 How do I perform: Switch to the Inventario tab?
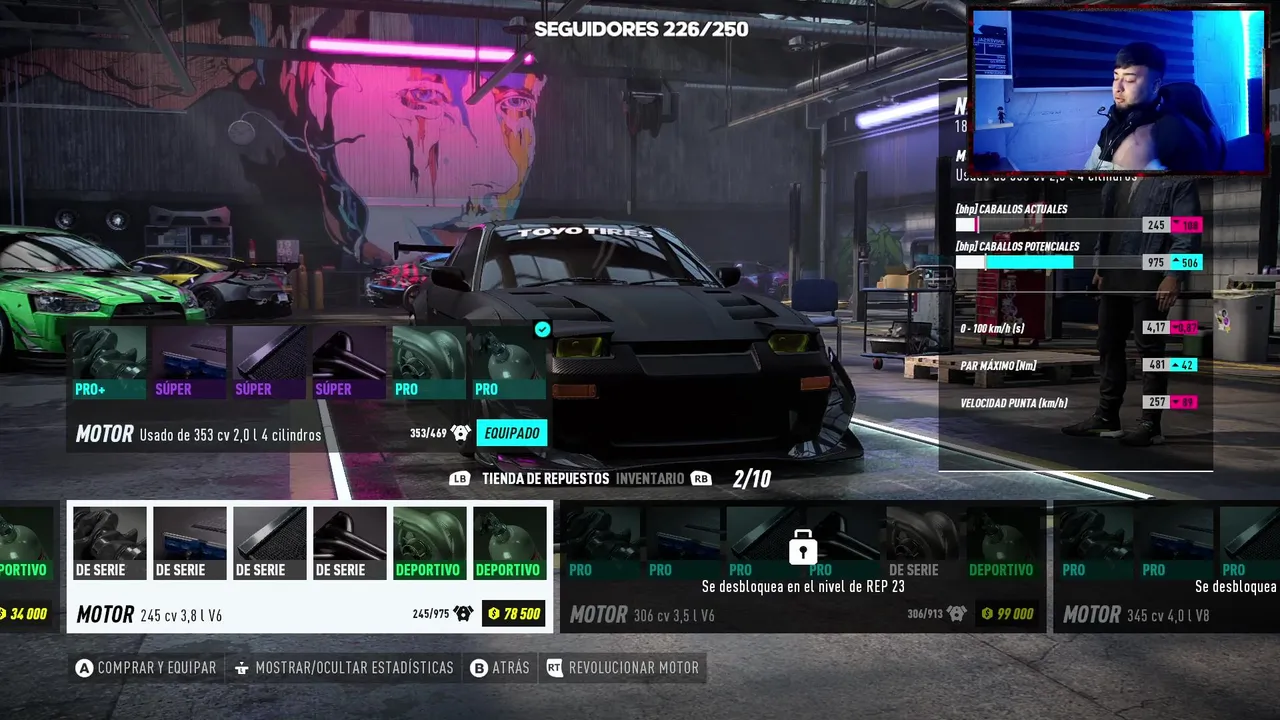650,479
